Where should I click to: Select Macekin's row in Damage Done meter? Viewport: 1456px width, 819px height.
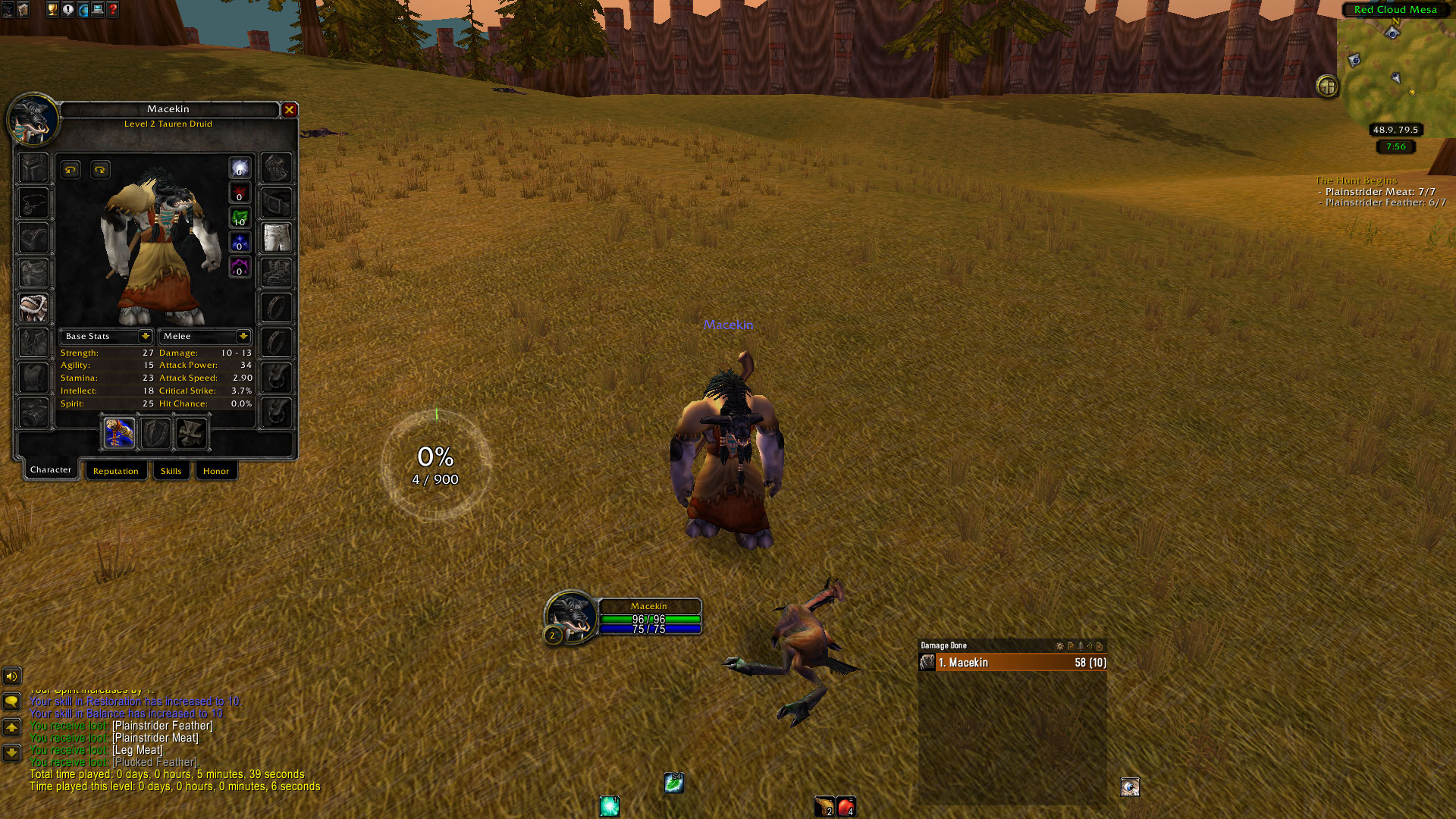click(1012, 663)
